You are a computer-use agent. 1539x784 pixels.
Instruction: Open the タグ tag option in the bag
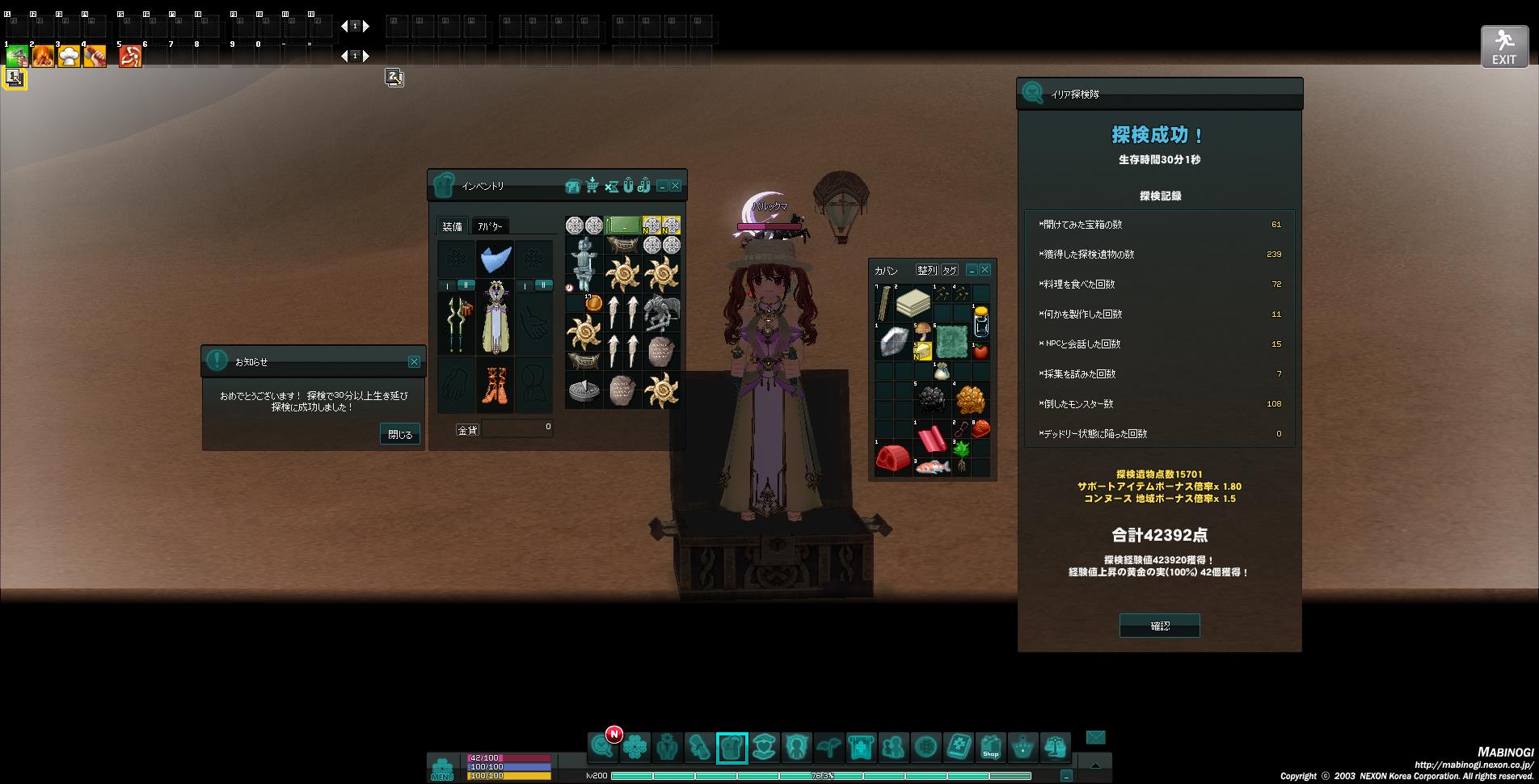tap(950, 270)
